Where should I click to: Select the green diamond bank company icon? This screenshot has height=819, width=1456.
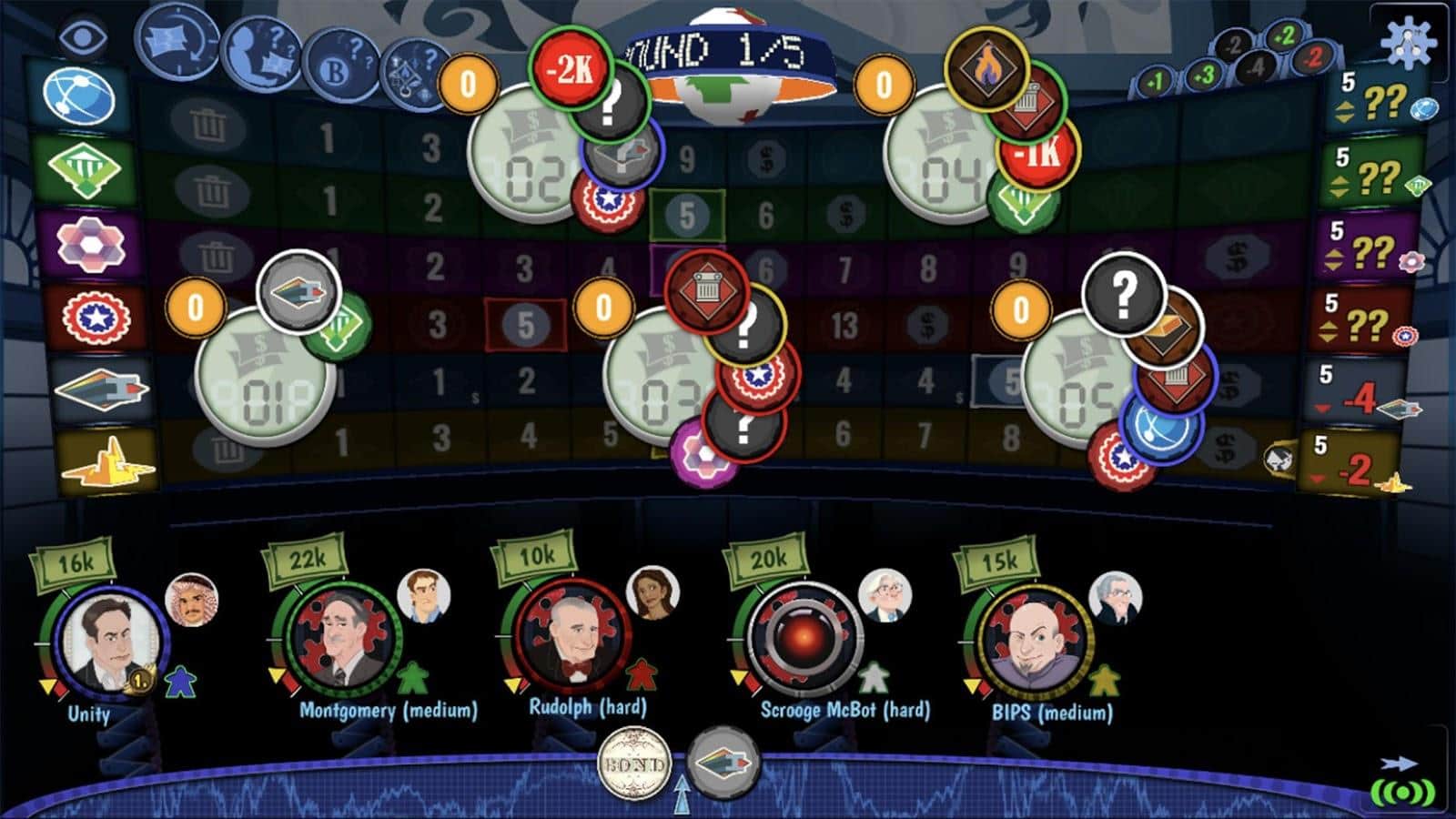tap(84, 169)
